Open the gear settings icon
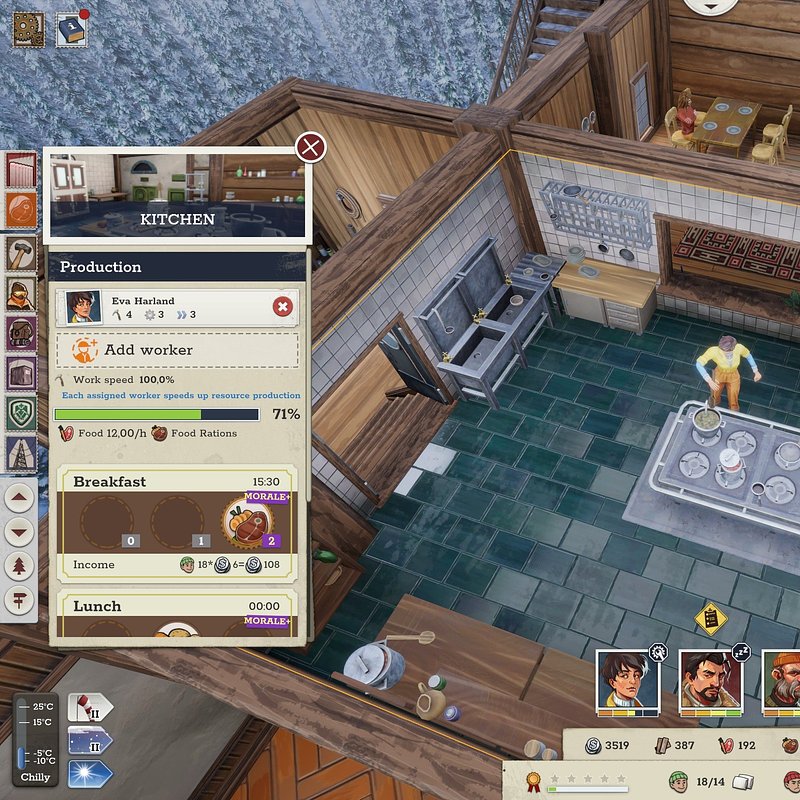Image resolution: width=800 pixels, height=800 pixels. click(x=27, y=29)
